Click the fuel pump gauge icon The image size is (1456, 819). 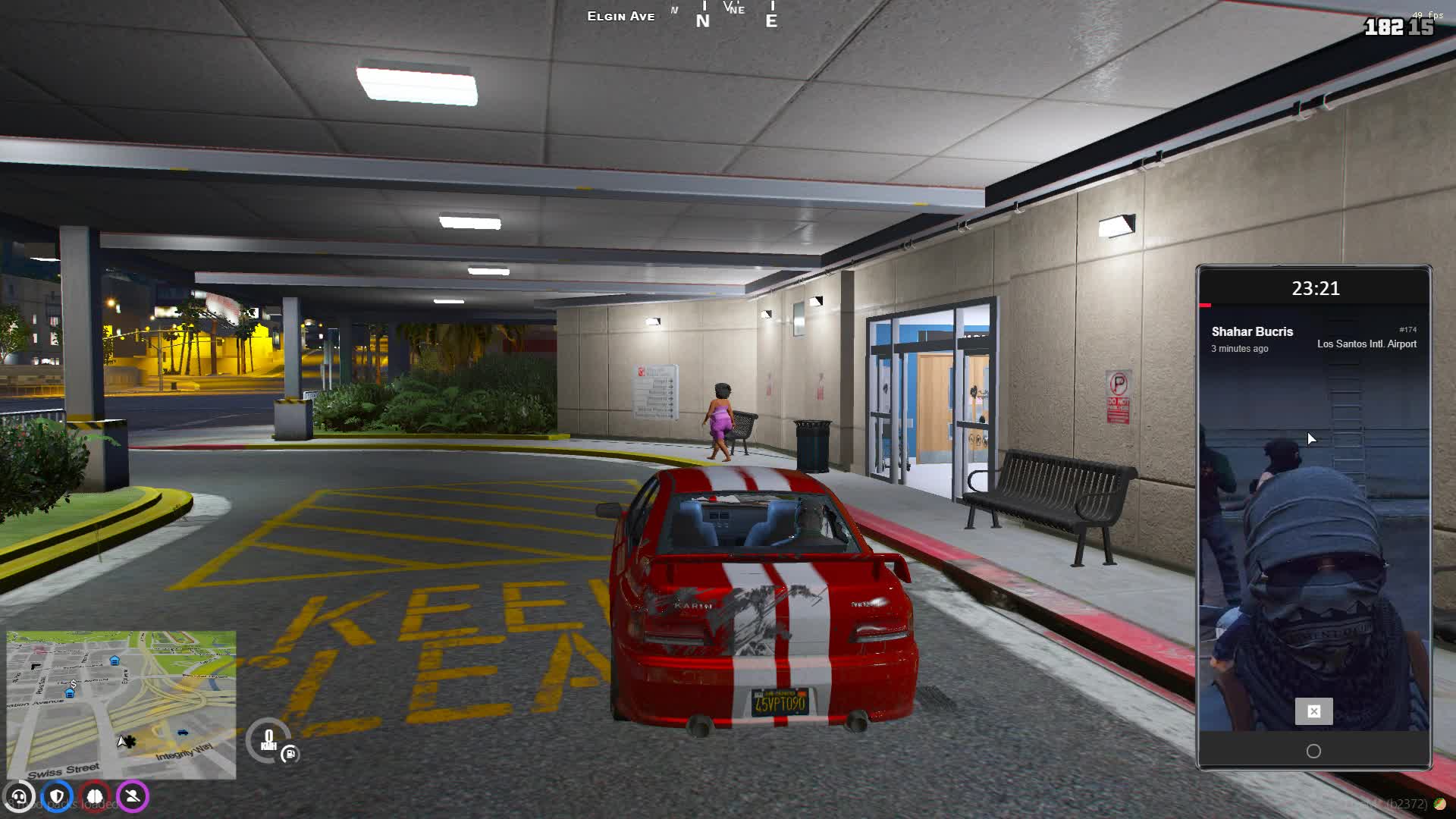pos(290,754)
